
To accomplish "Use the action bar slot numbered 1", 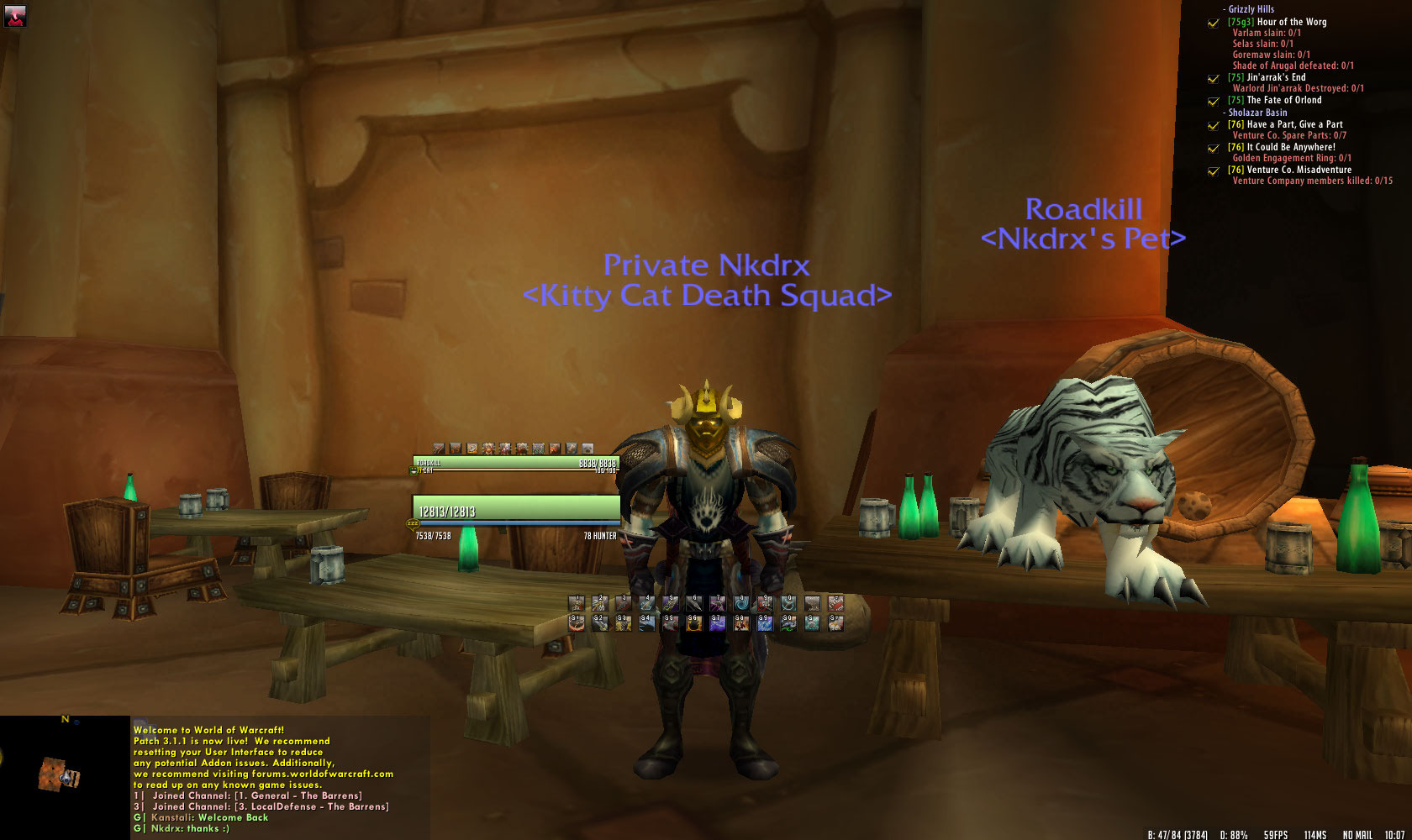I will [577, 603].
